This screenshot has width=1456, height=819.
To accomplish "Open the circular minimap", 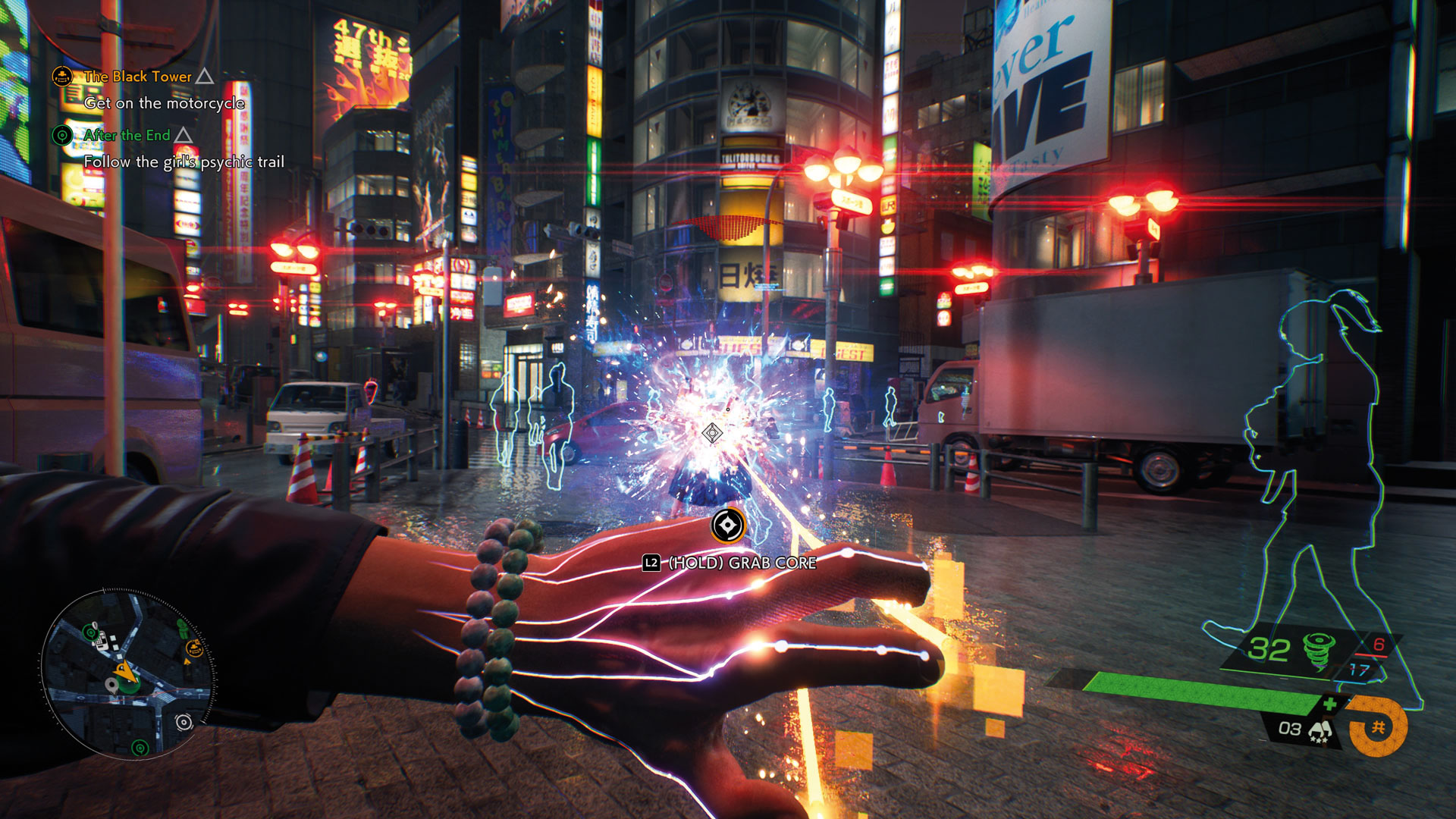I will [127, 673].
